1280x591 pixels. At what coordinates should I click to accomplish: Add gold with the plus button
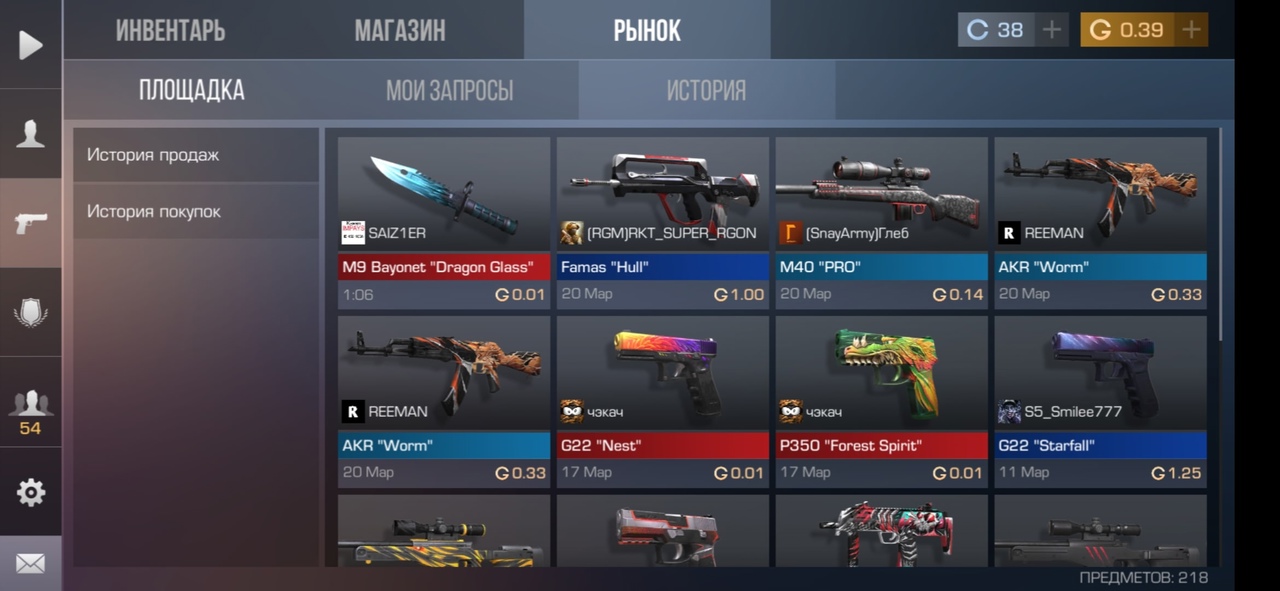pos(1191,30)
